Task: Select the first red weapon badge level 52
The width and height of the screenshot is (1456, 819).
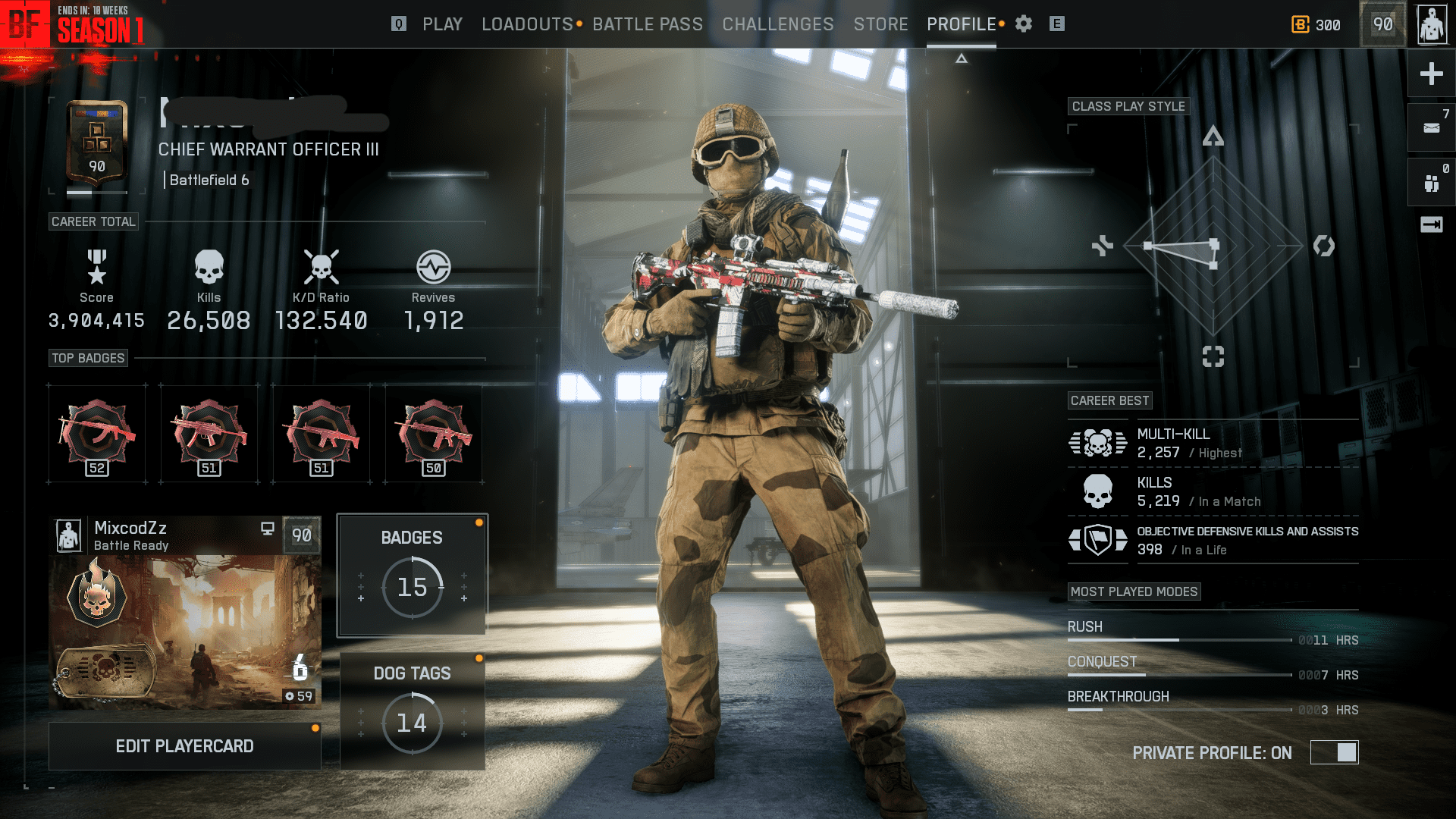Action: (96, 434)
